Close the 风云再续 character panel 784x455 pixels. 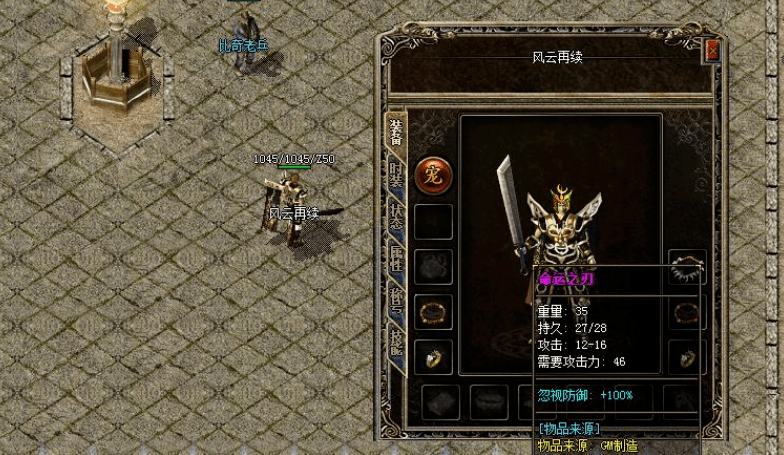coord(712,51)
